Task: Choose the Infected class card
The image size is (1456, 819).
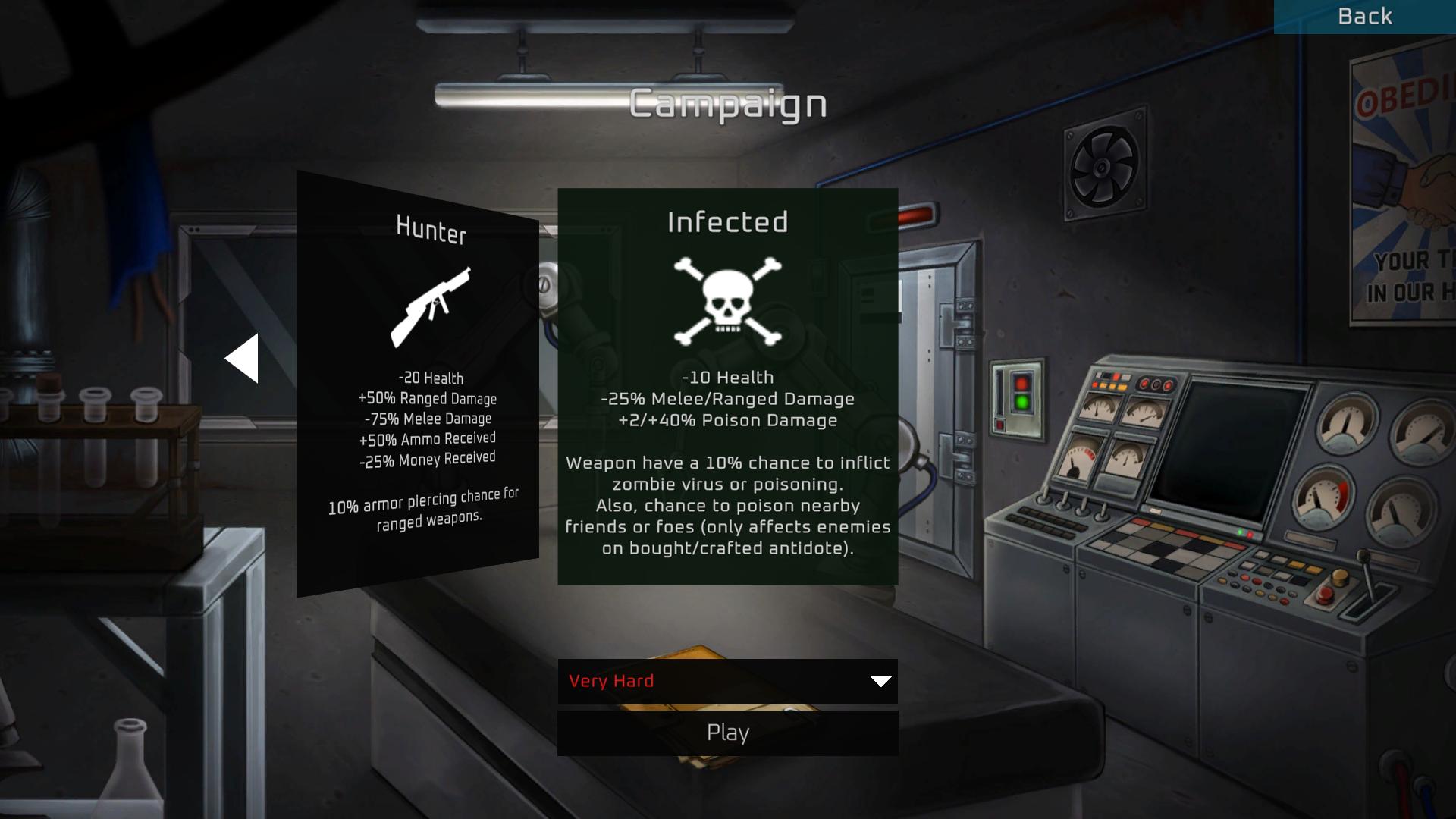Action: click(x=727, y=387)
